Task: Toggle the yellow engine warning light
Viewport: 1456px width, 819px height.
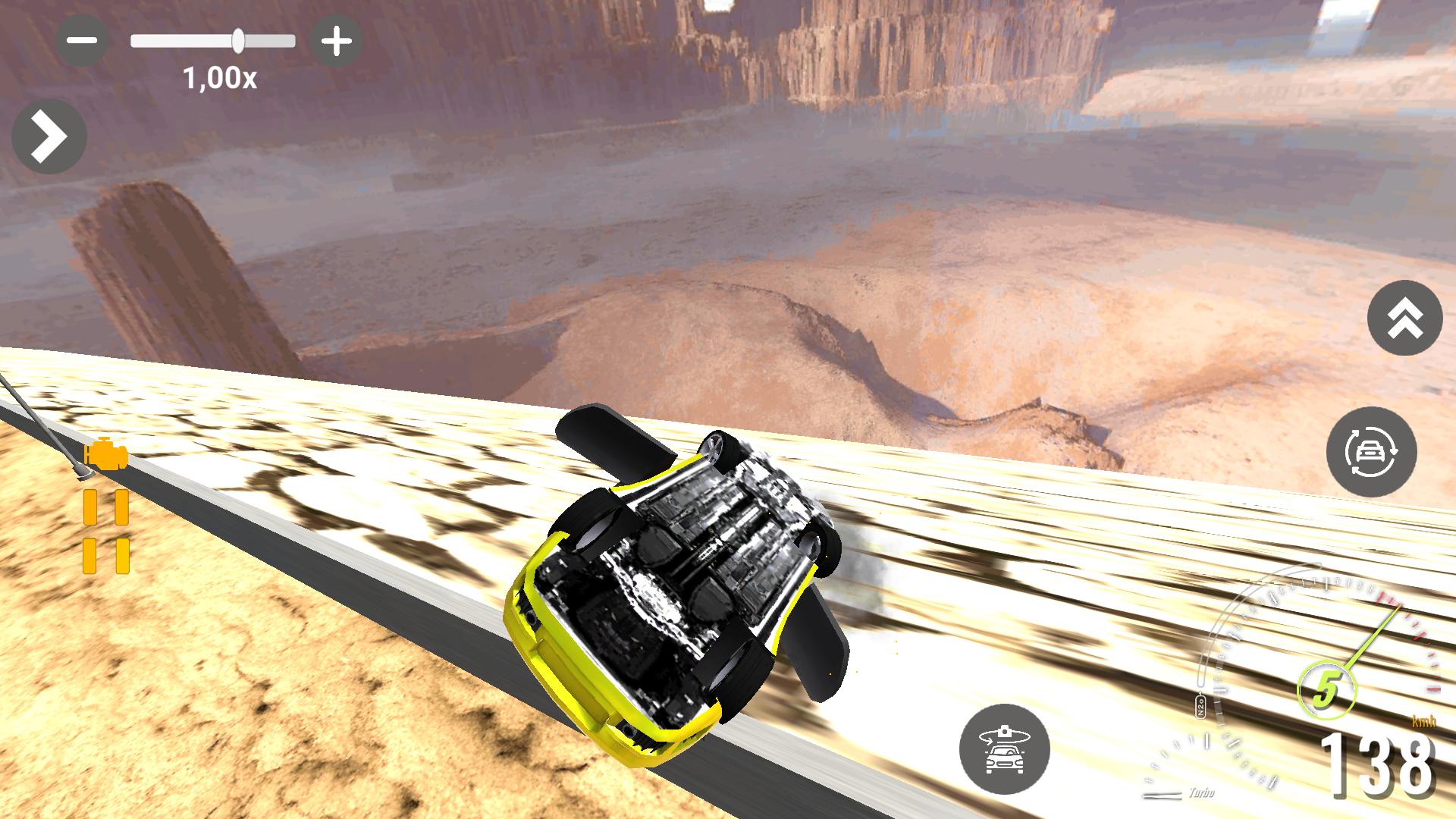Action: pos(106,453)
